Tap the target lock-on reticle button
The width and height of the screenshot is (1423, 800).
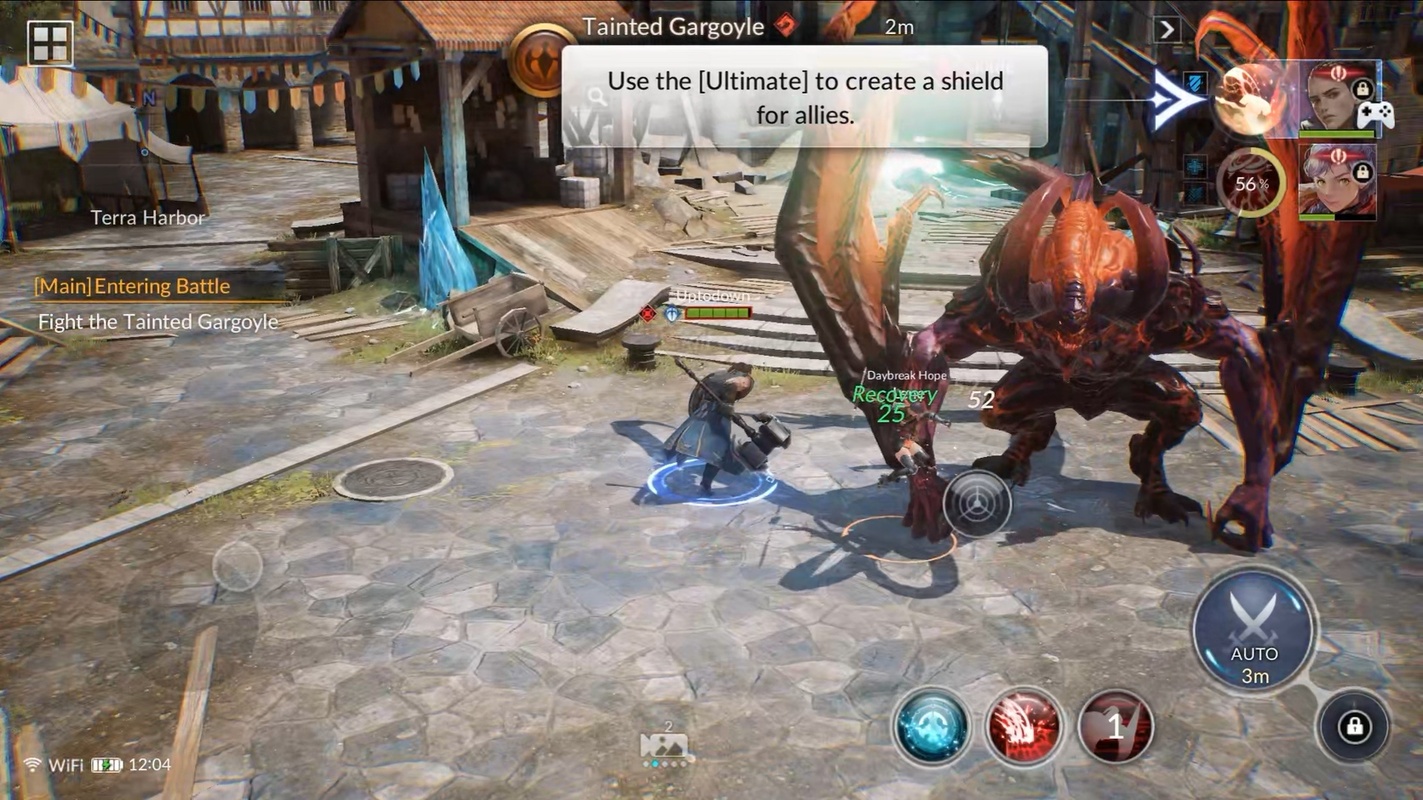click(977, 503)
